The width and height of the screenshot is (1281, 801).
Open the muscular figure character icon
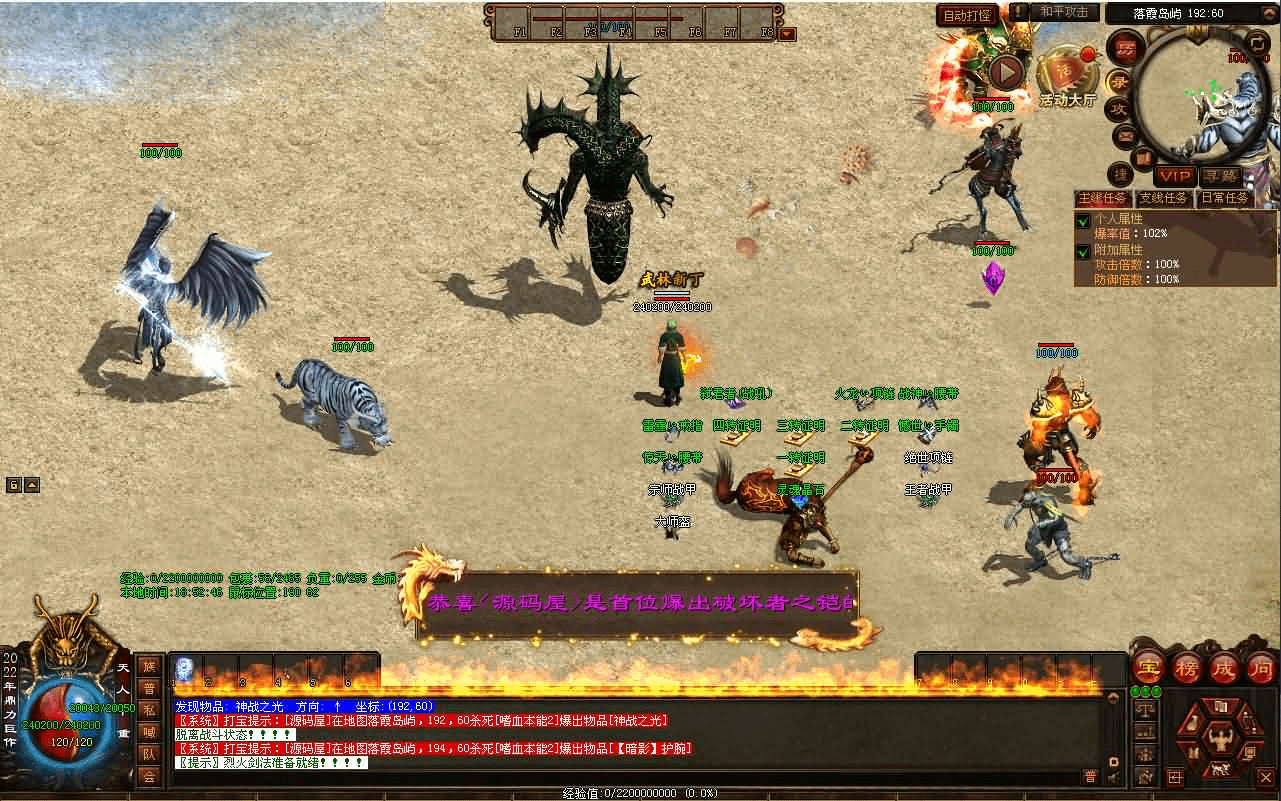tap(1219, 741)
